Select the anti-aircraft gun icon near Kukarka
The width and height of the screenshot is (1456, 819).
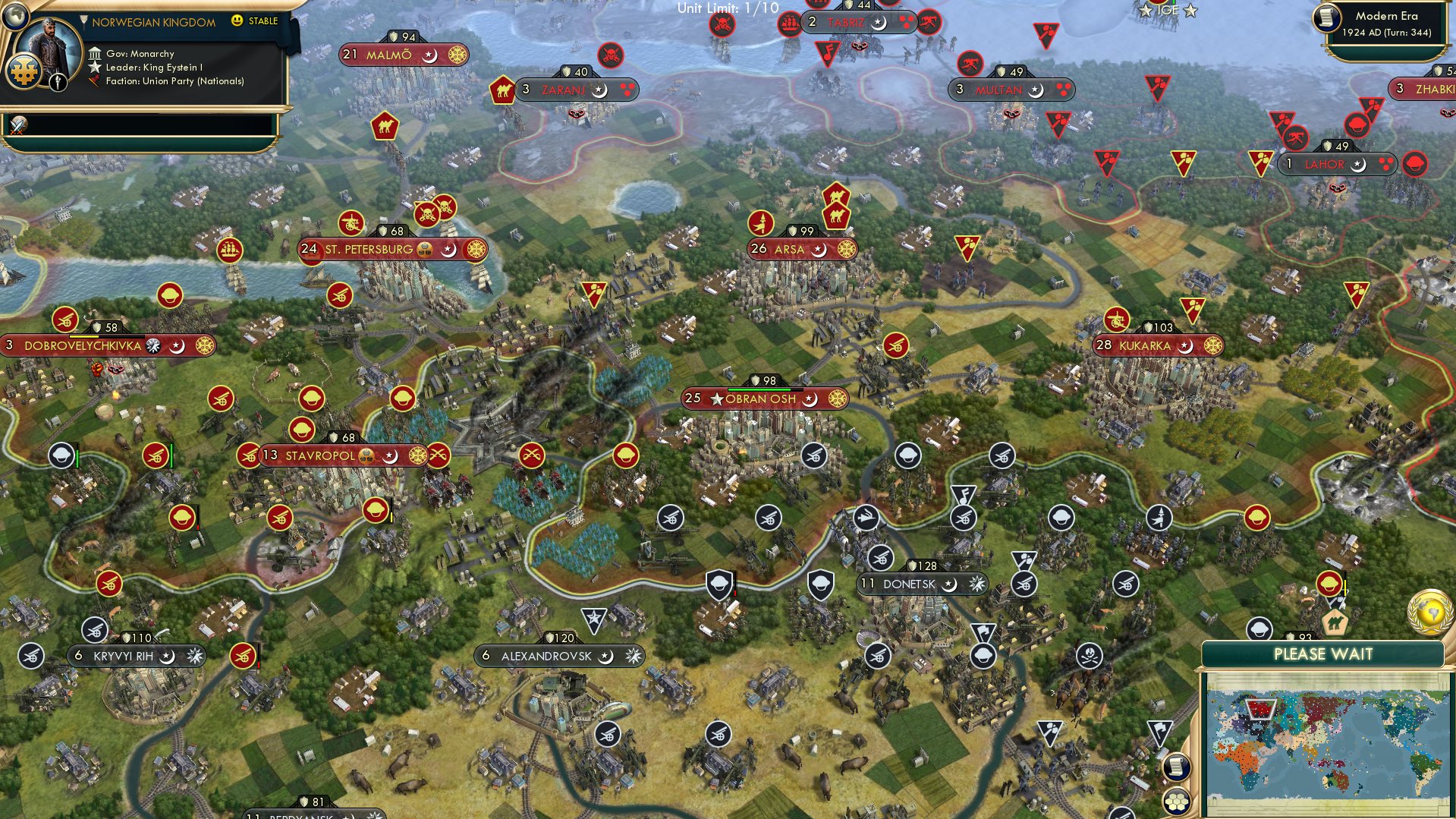pos(1118,318)
